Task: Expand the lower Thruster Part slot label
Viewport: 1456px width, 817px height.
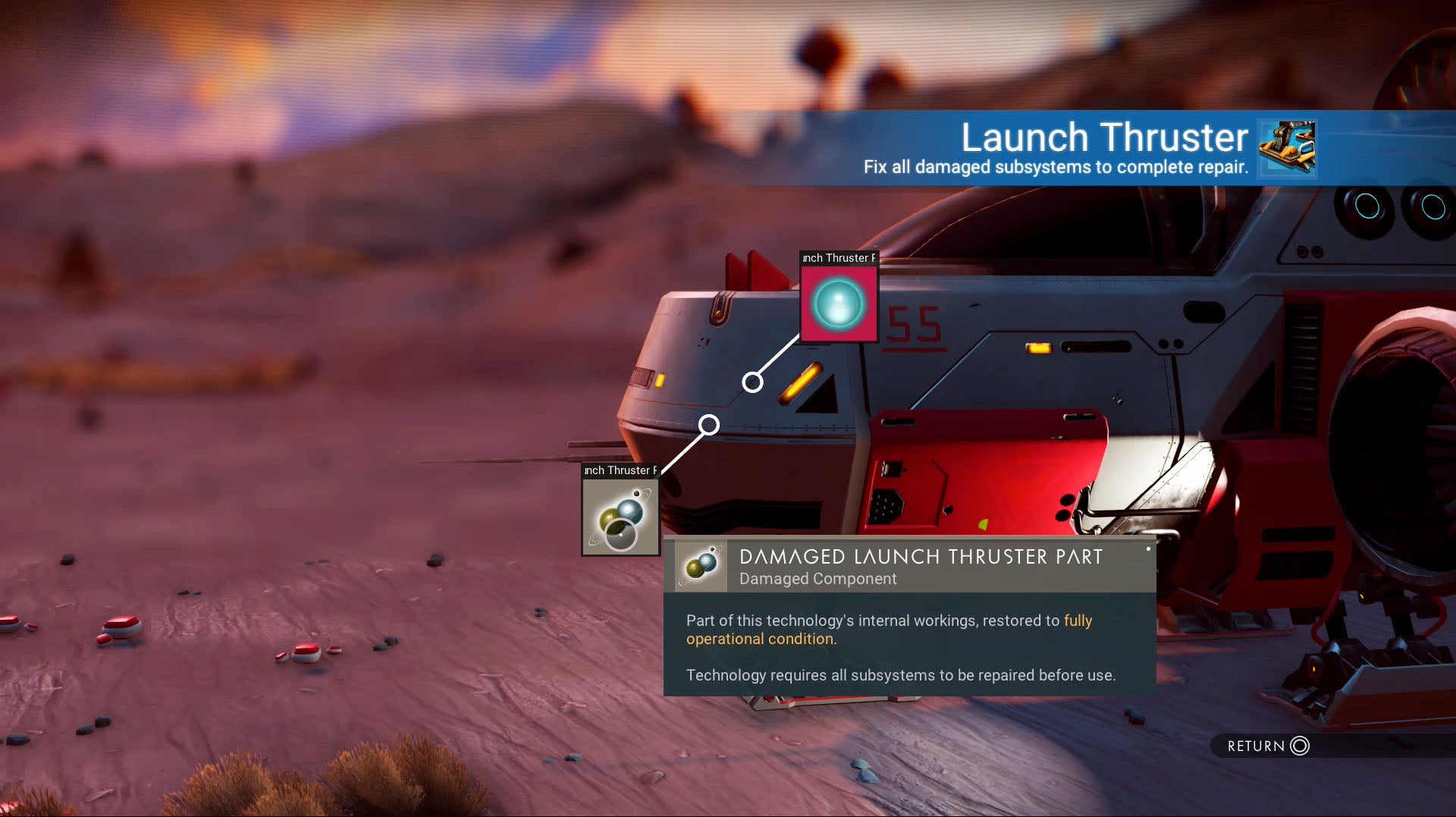Action: click(x=619, y=470)
